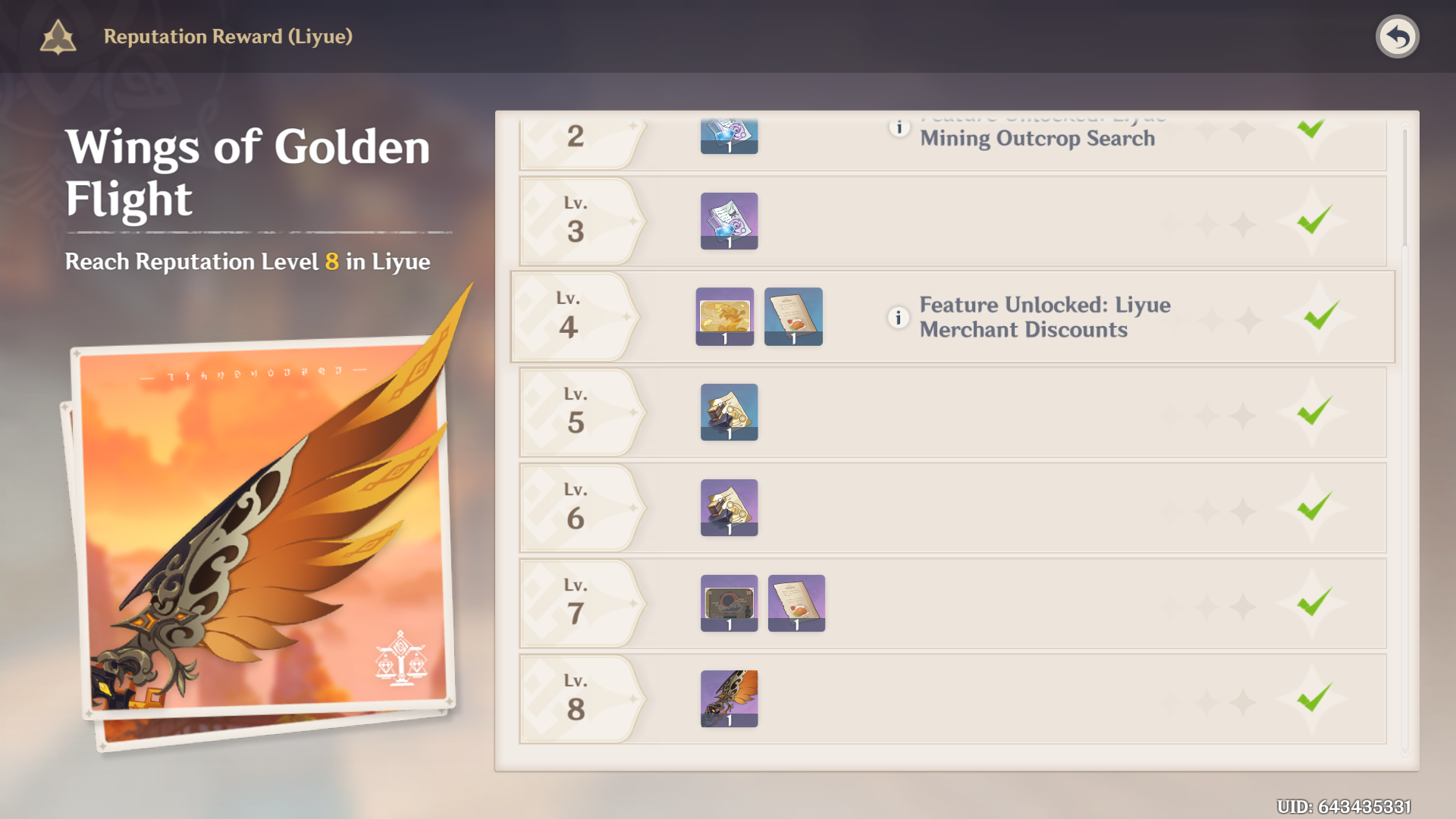Click the Liyue reputation emblem in the header
This screenshot has width=1456, height=819.
point(57,36)
